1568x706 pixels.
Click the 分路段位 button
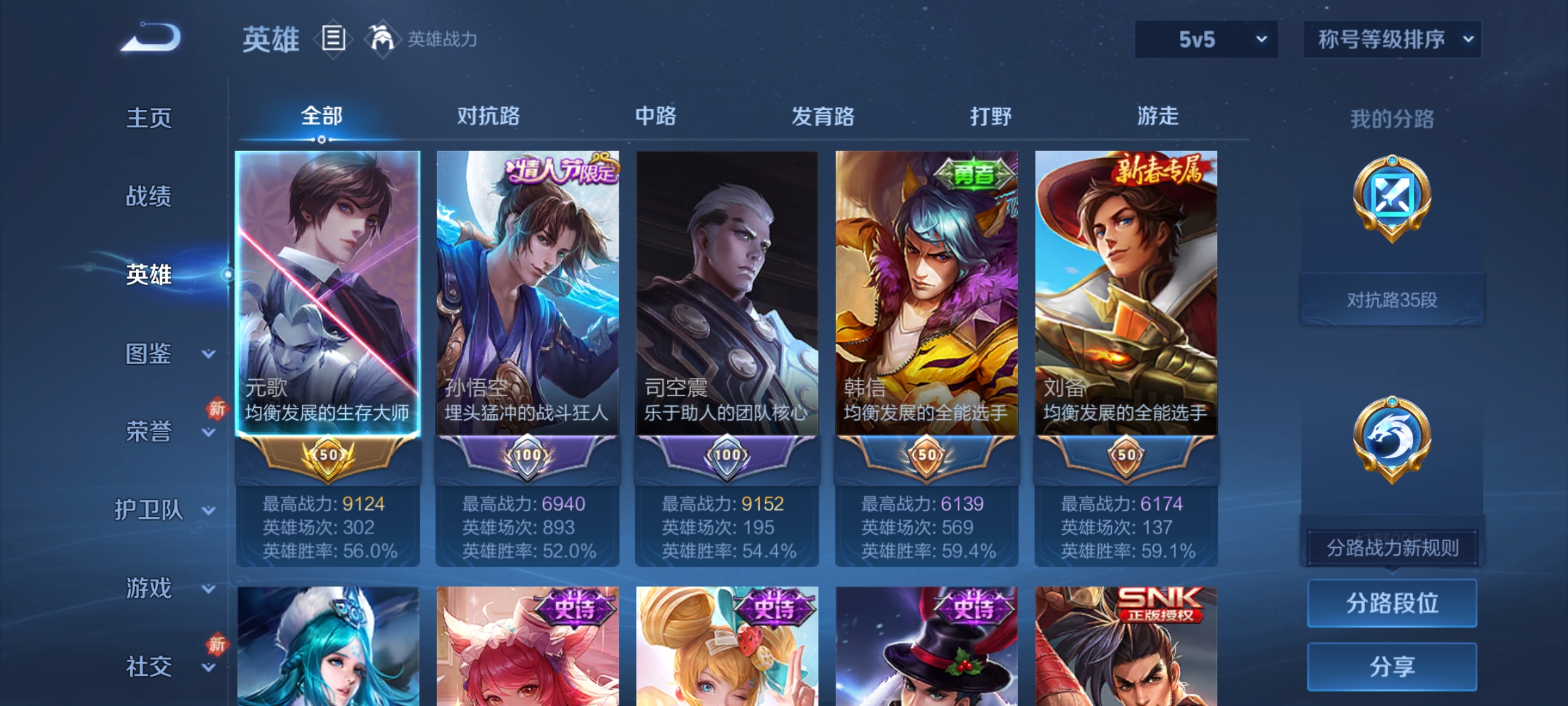[x=1392, y=603]
